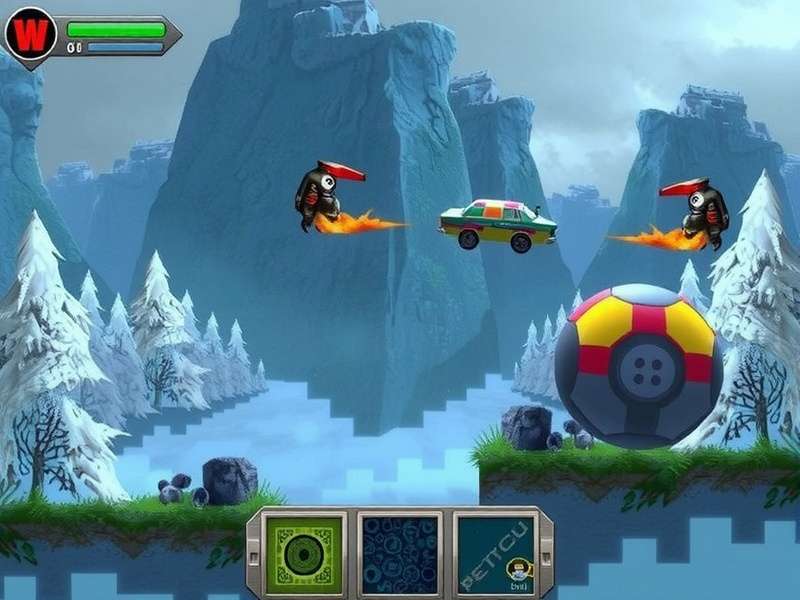Activate the teal slot with character portrait
The image size is (800, 600).
(x=494, y=554)
